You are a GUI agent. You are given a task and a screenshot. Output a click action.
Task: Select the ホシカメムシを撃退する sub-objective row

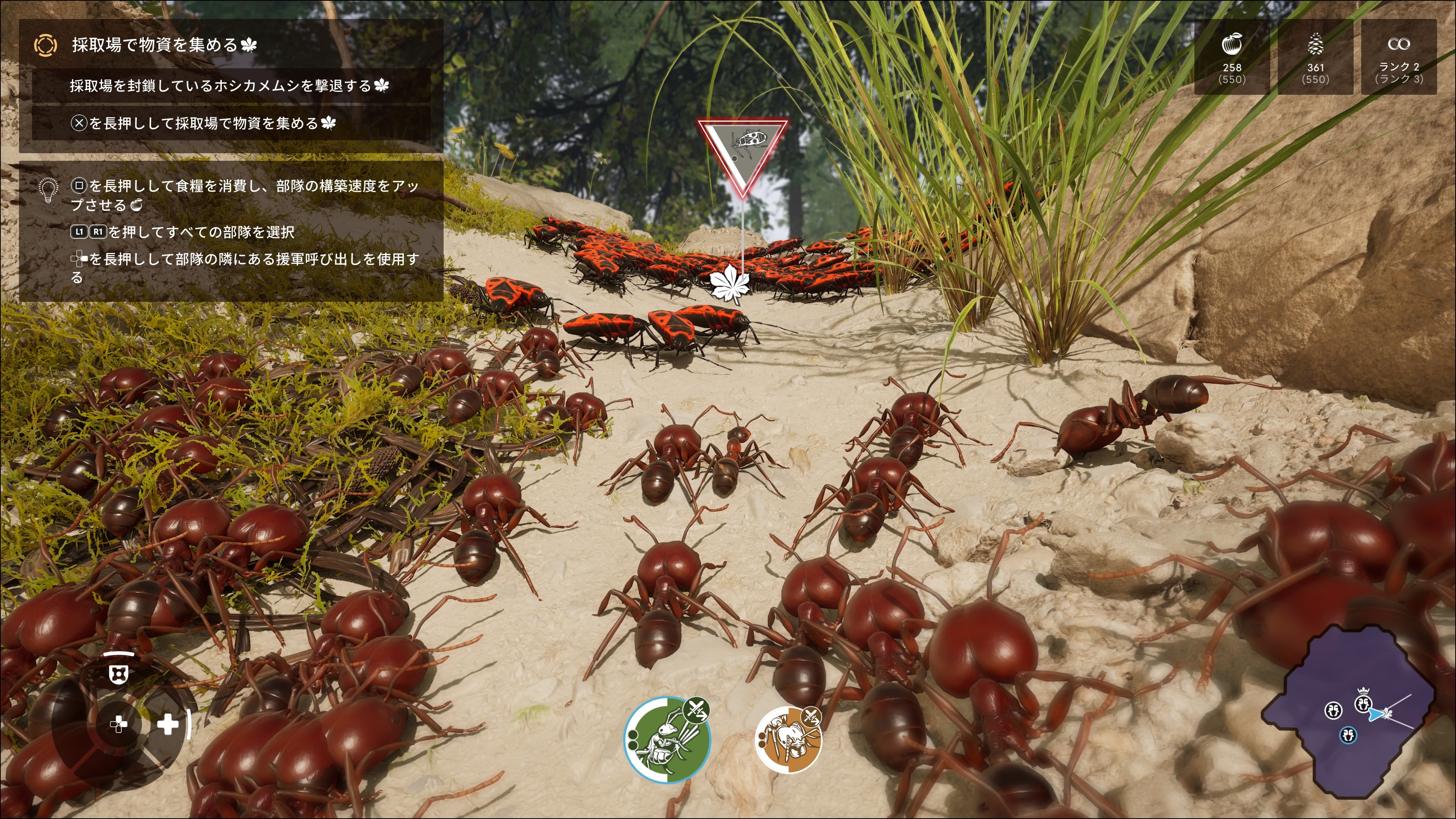229,86
